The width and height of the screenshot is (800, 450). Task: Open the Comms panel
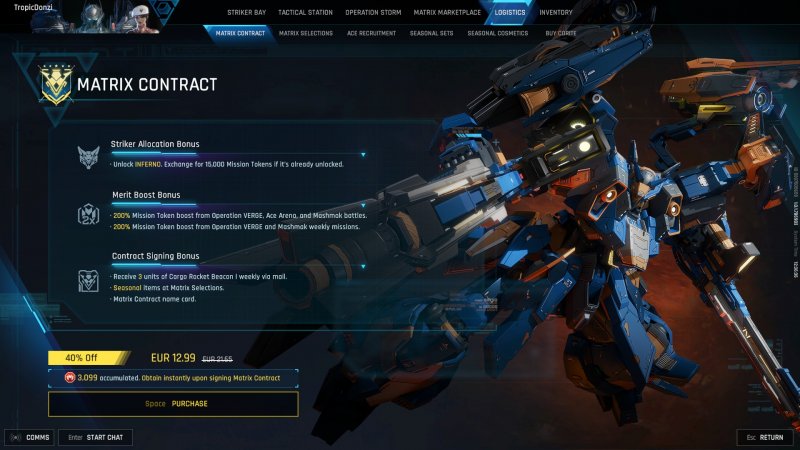click(30, 437)
